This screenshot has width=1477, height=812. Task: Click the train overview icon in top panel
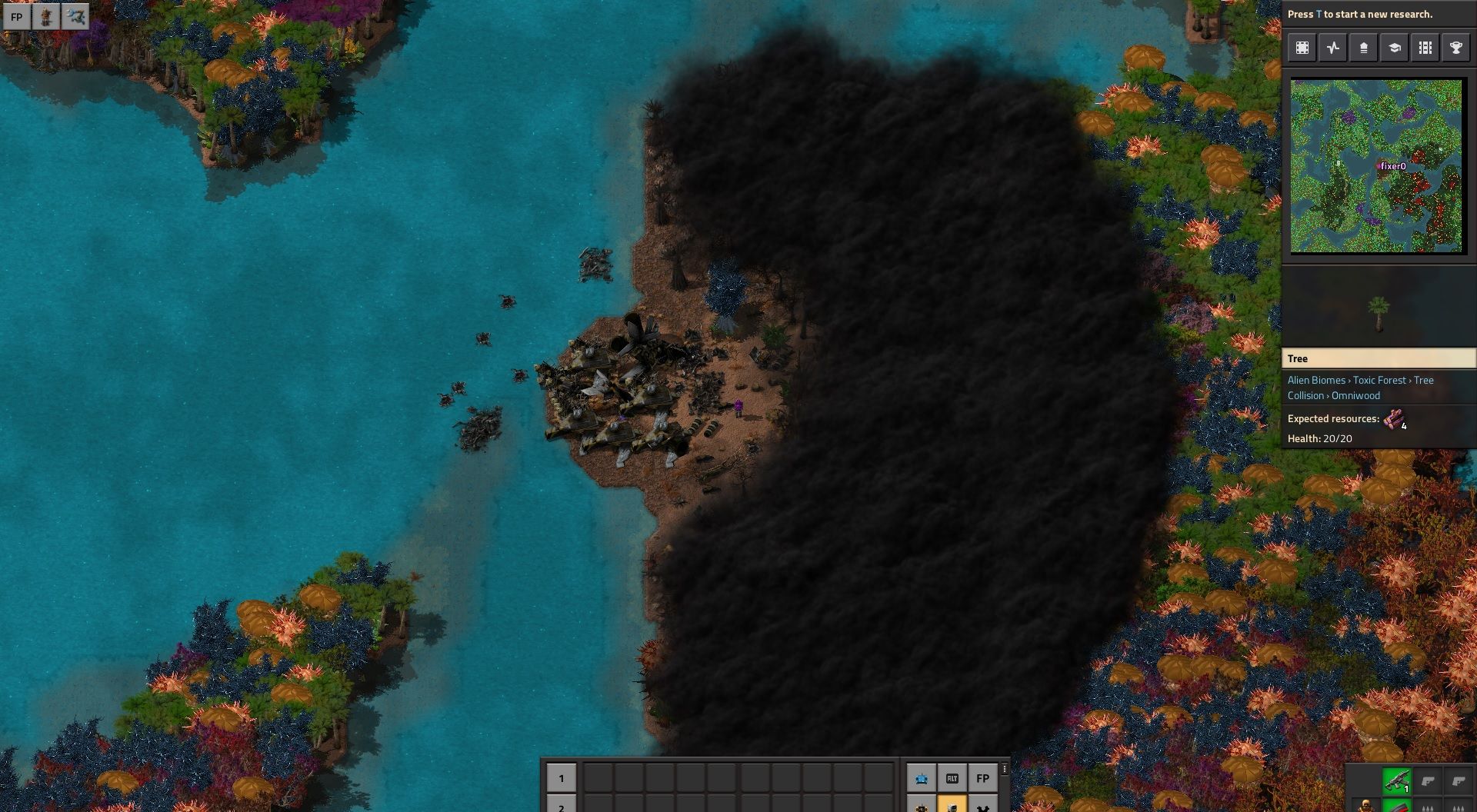pyautogui.click(x=1425, y=48)
